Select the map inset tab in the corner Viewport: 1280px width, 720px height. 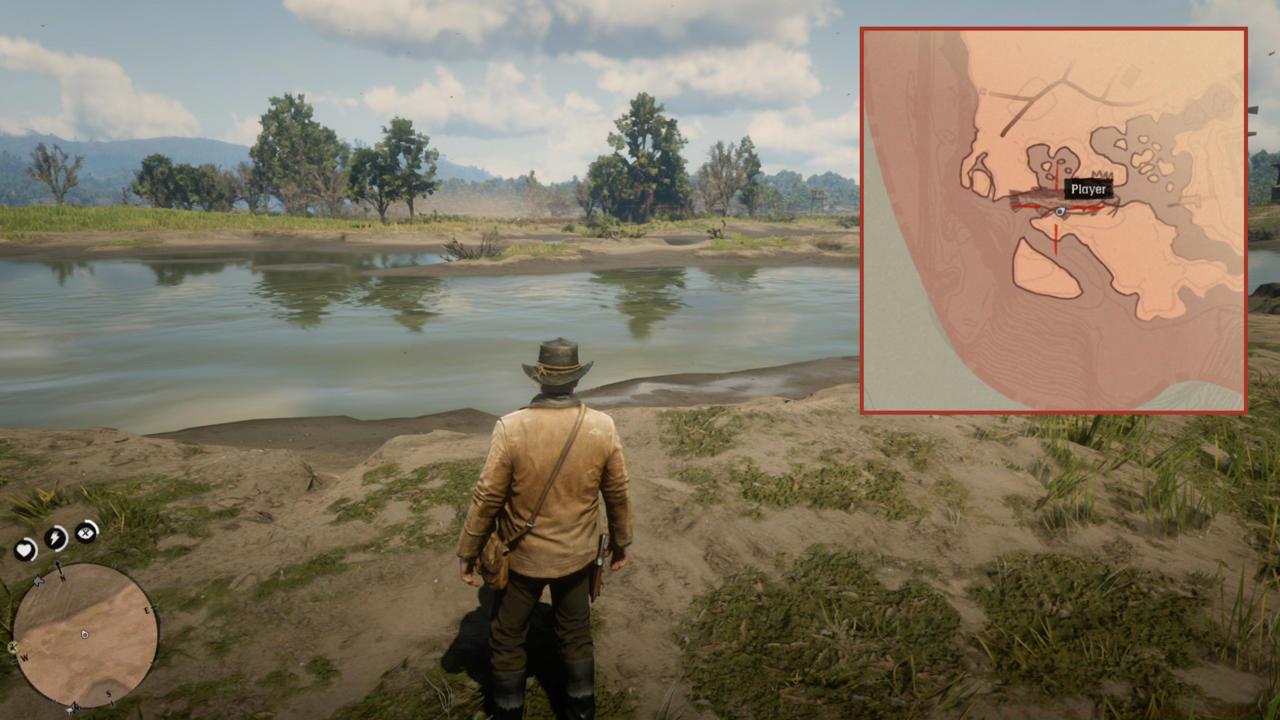coord(1052,218)
